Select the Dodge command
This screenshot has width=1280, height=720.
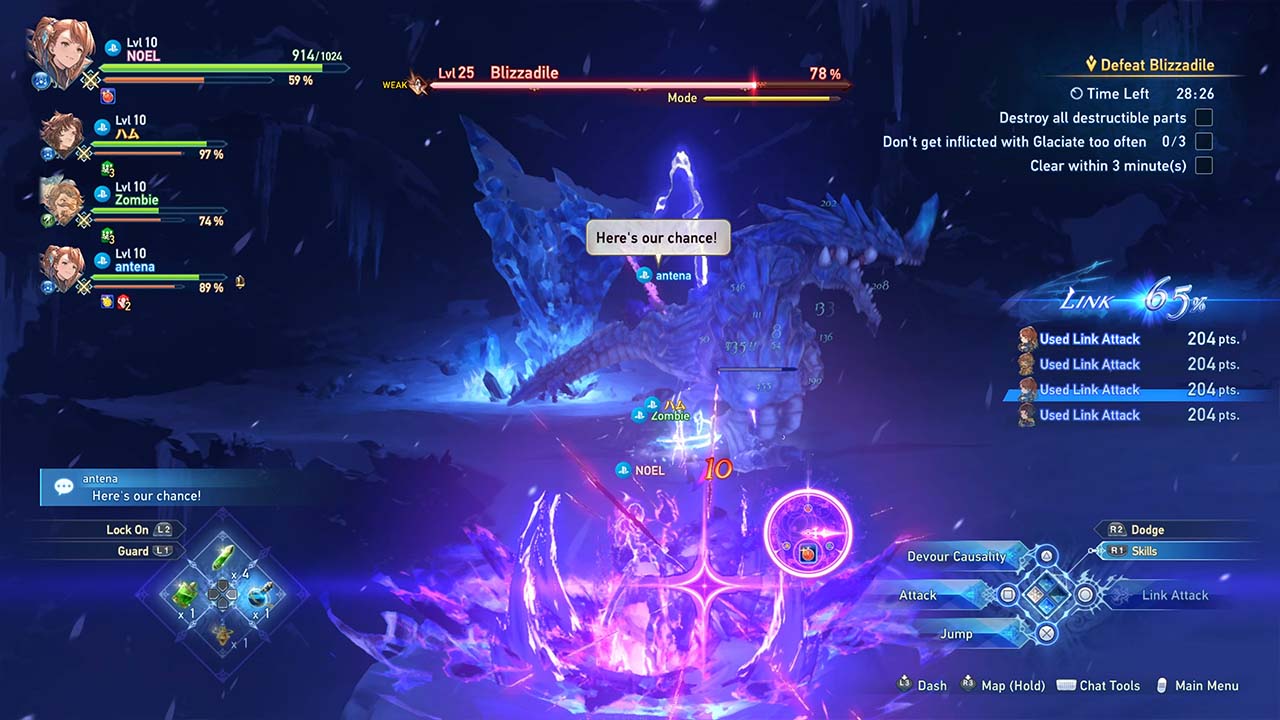(x=1147, y=530)
